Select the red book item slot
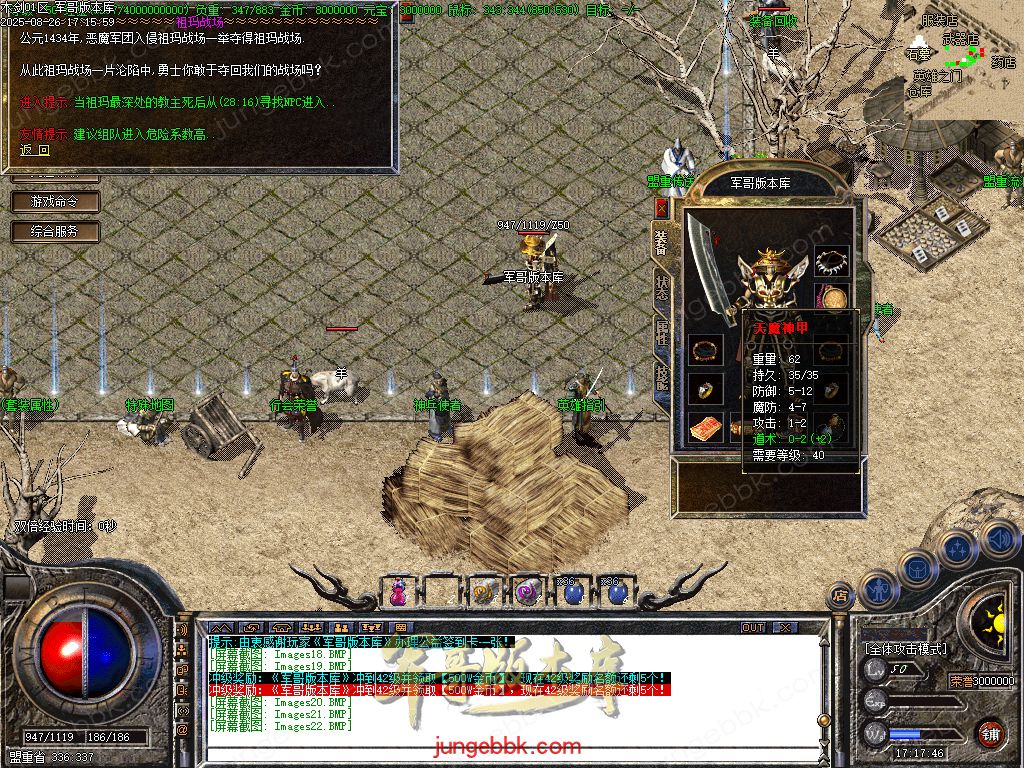1024x768 pixels. (x=706, y=426)
